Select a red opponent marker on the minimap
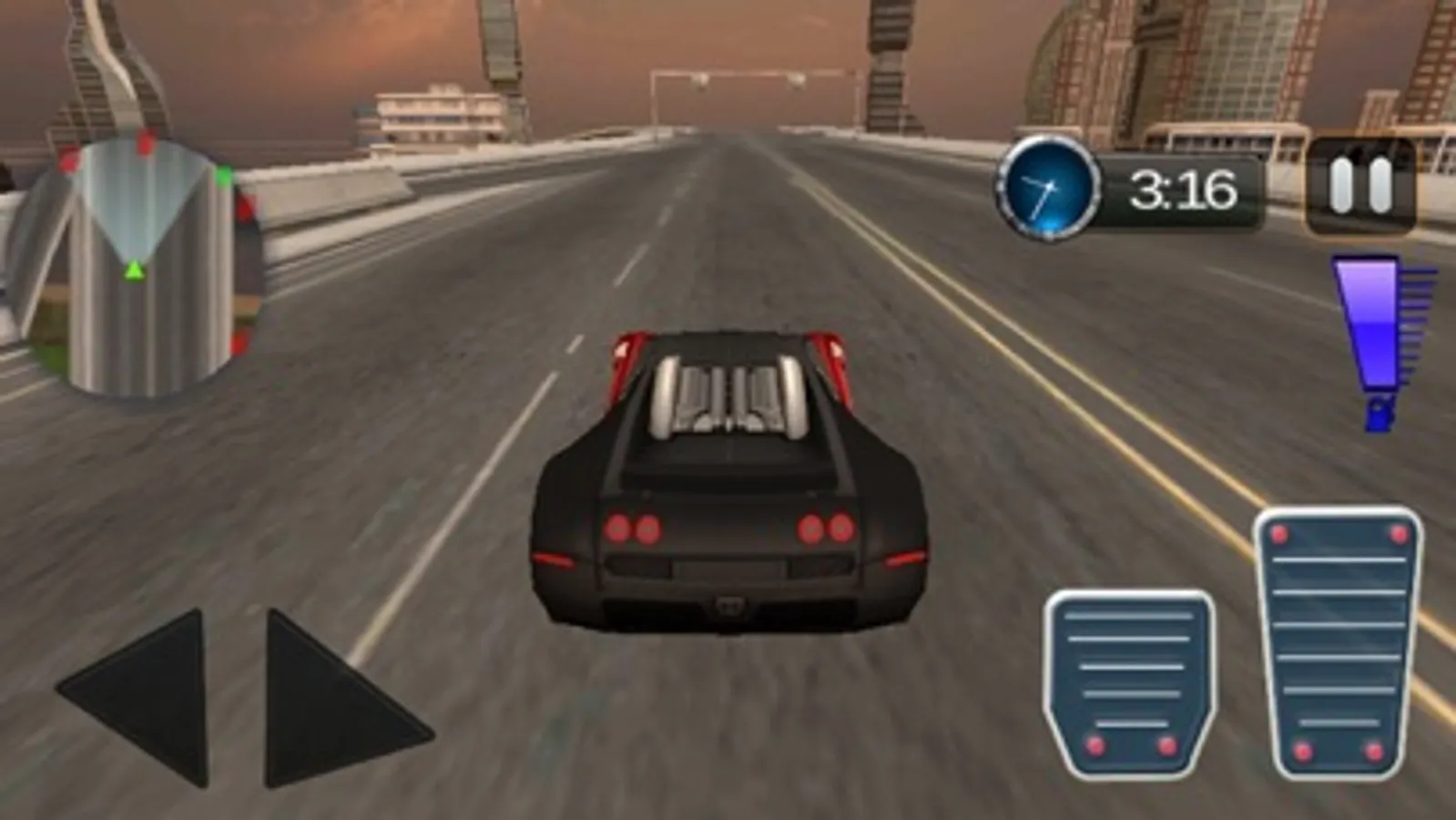The image size is (1456, 820). pyautogui.click(x=144, y=142)
